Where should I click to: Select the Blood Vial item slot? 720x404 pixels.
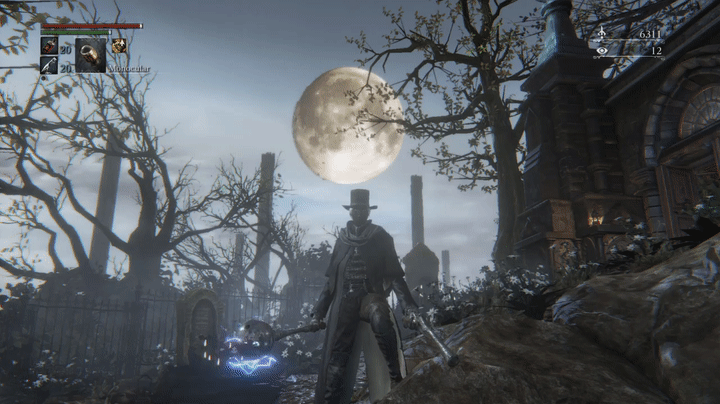point(48,46)
